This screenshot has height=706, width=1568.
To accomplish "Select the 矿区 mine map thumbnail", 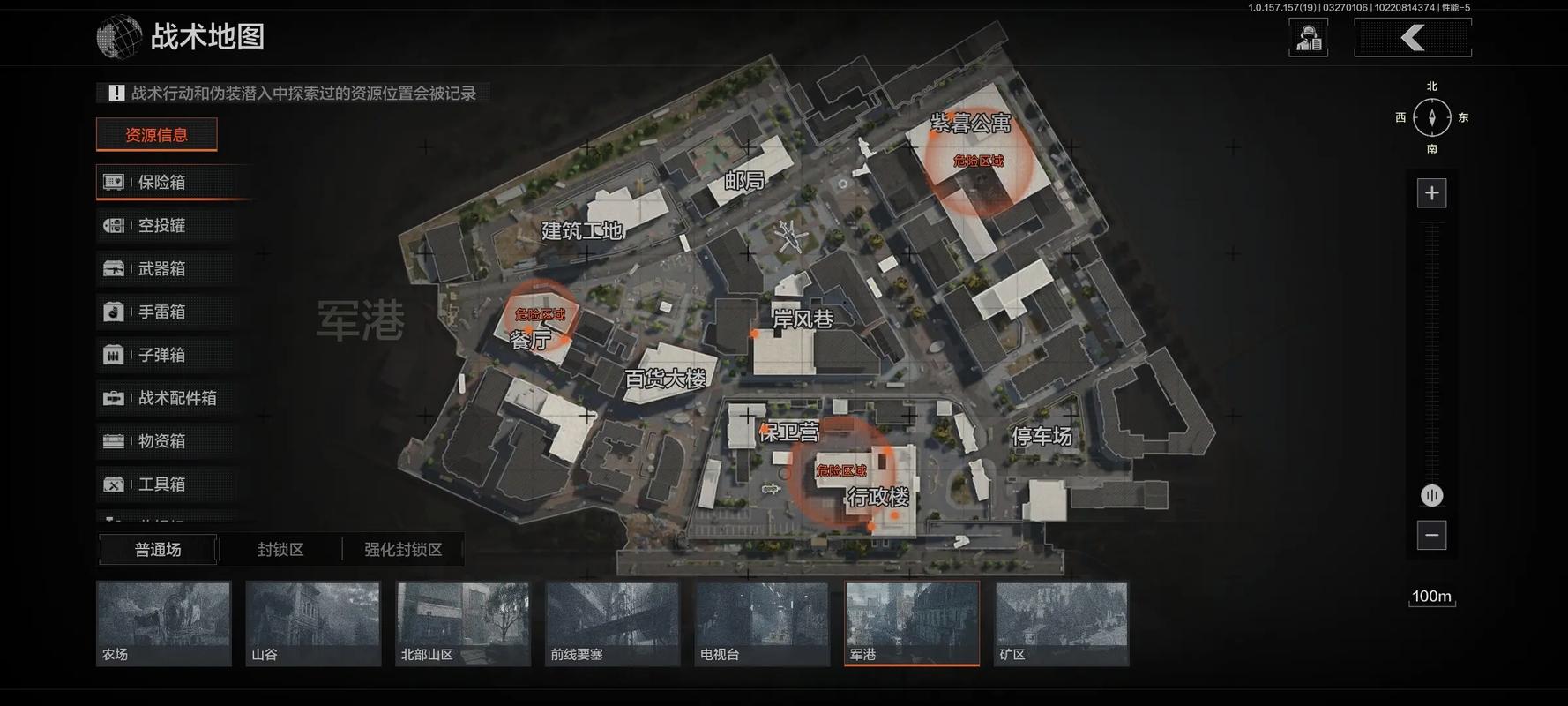I will [1062, 623].
